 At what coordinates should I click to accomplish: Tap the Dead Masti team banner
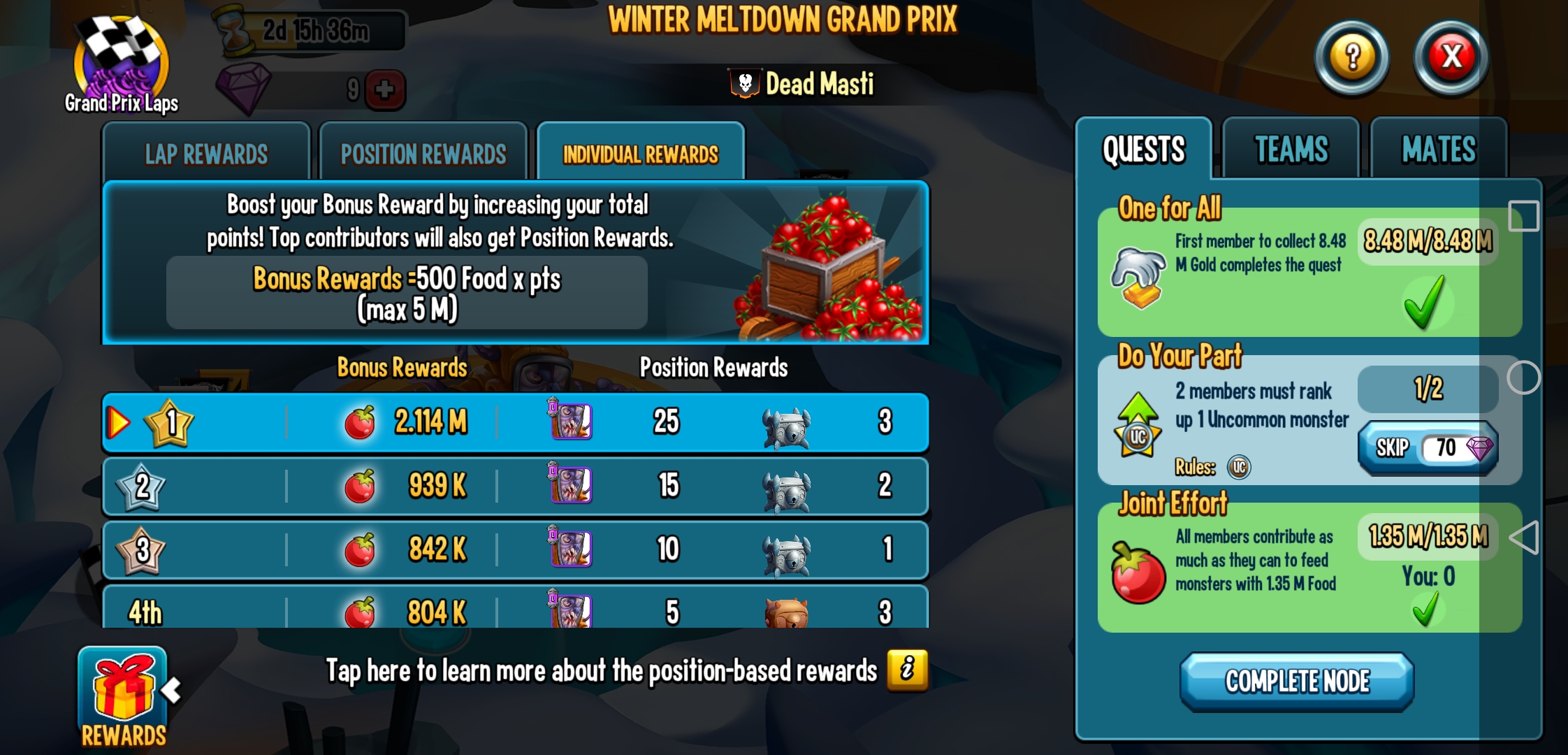tap(802, 85)
